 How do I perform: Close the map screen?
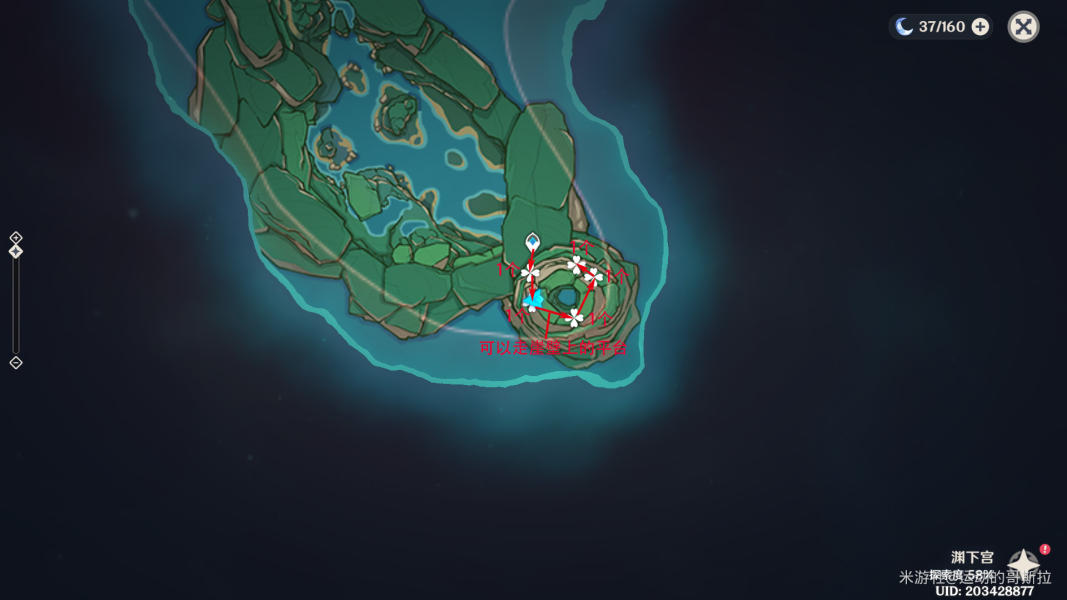[x=1023, y=27]
